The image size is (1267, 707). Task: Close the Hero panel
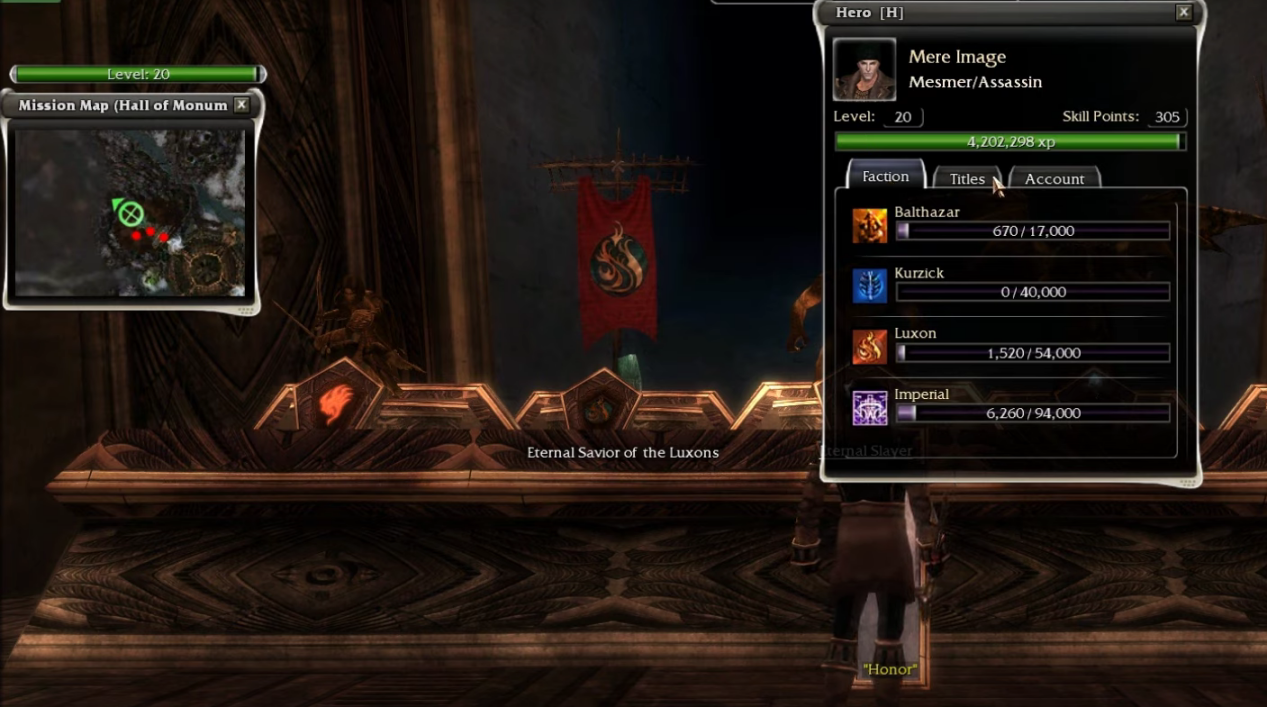1183,12
